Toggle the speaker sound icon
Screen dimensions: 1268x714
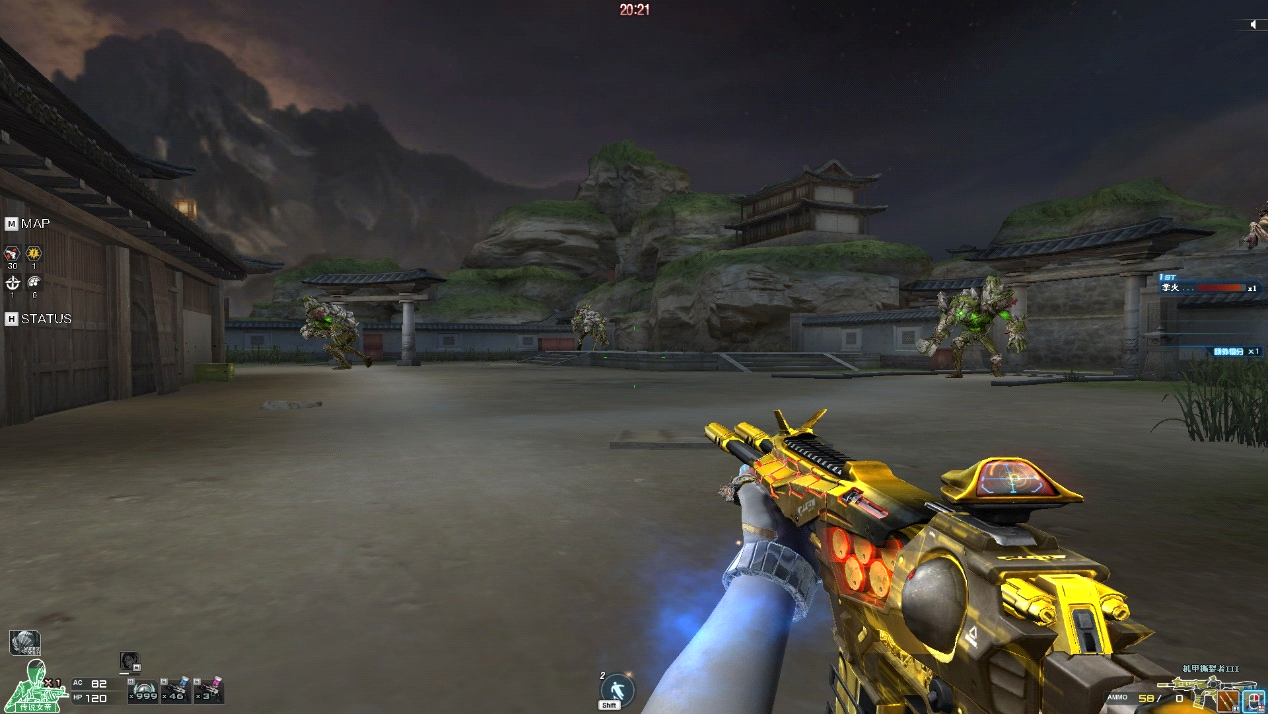(1254, 24)
